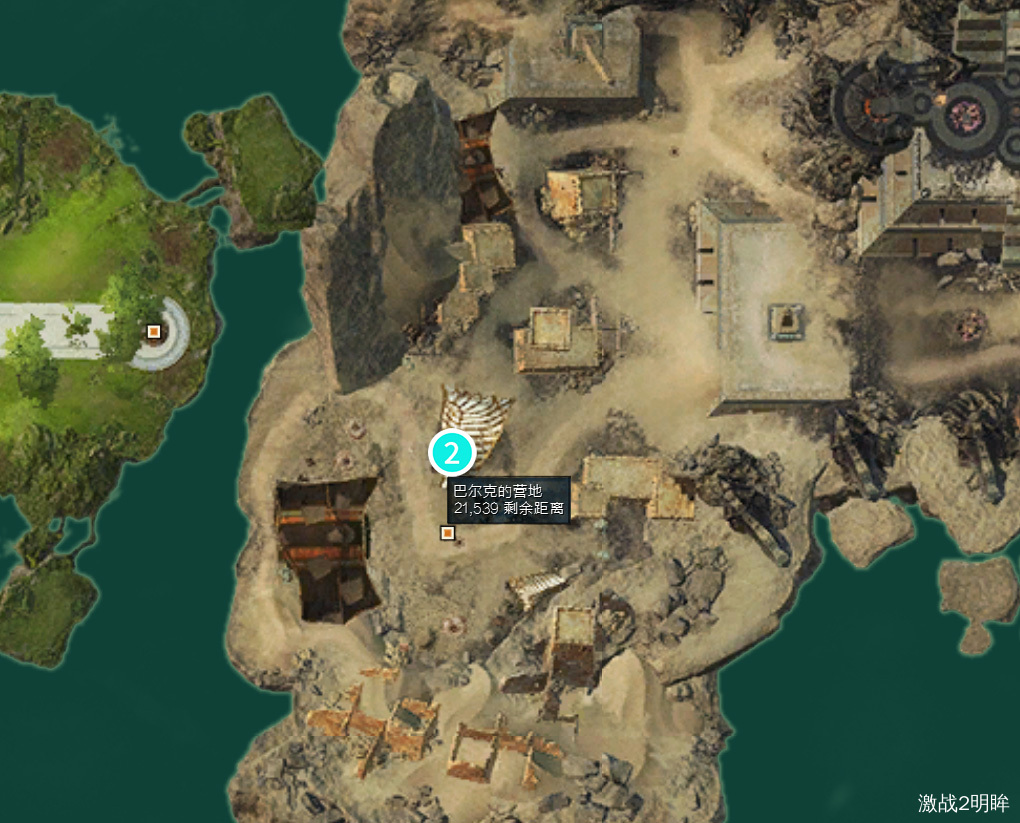Click the orange square marker below the 巴尔克的营地 tooltip

pos(447,533)
